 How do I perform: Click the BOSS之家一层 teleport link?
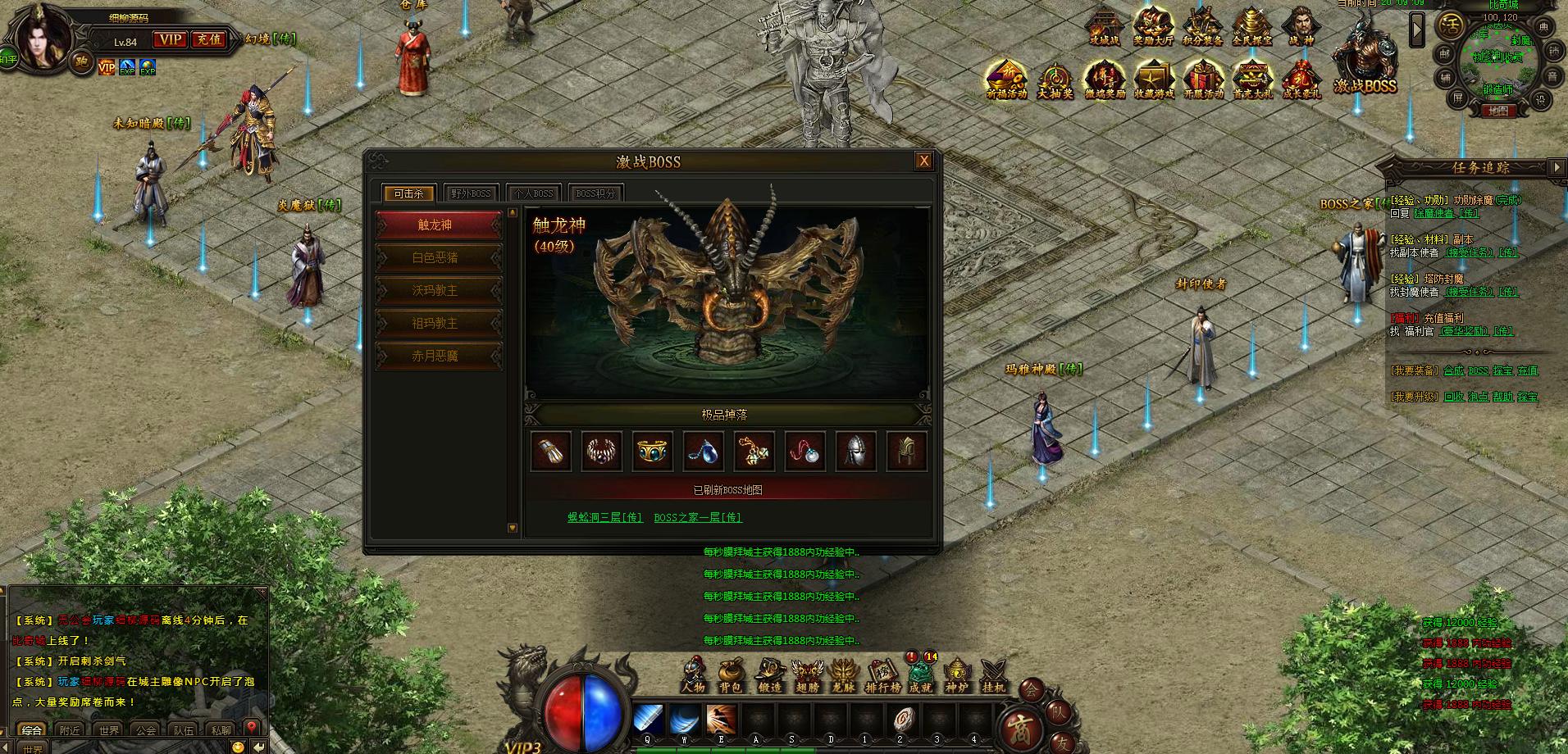(698, 517)
